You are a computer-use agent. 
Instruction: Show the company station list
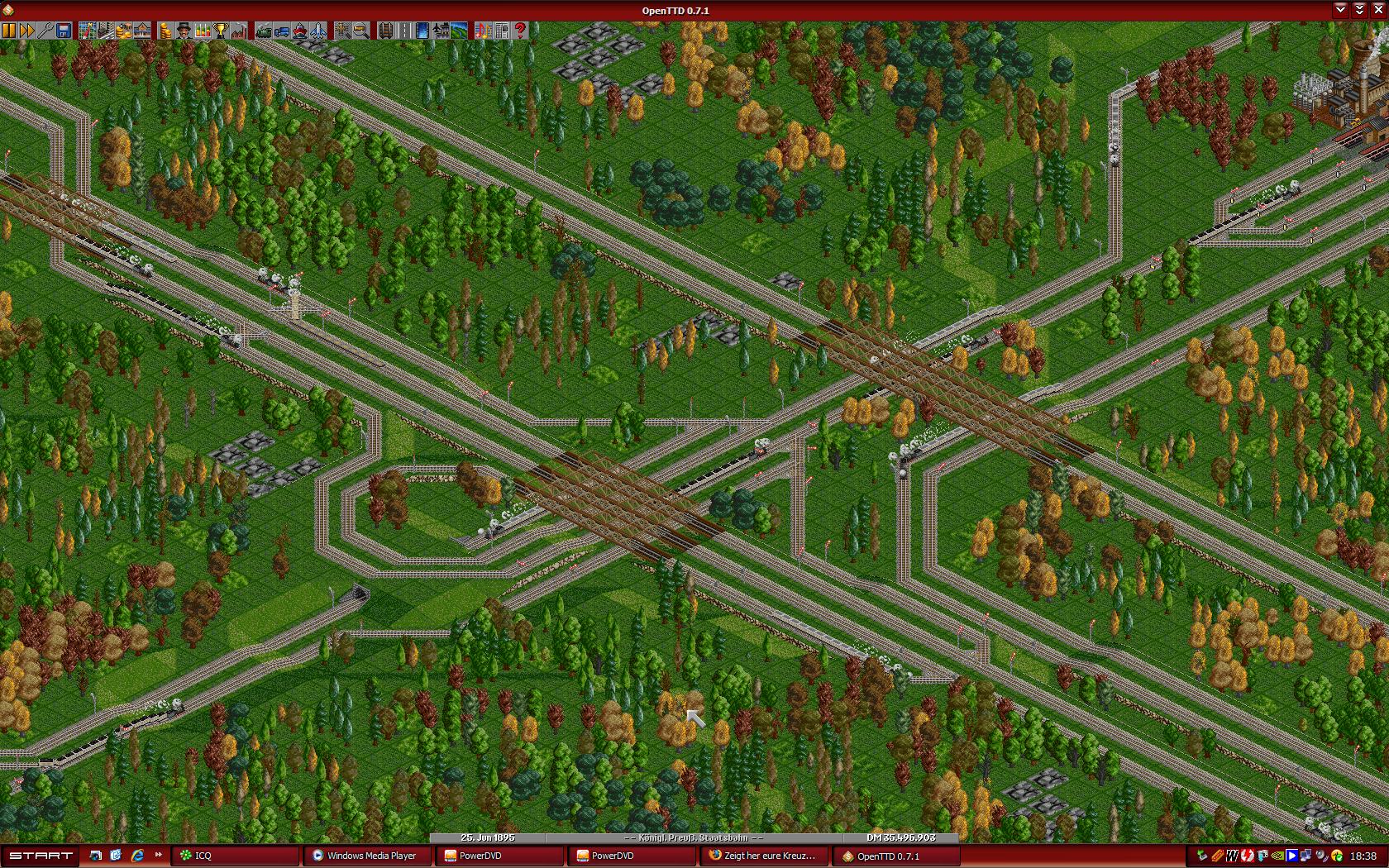[x=142, y=31]
